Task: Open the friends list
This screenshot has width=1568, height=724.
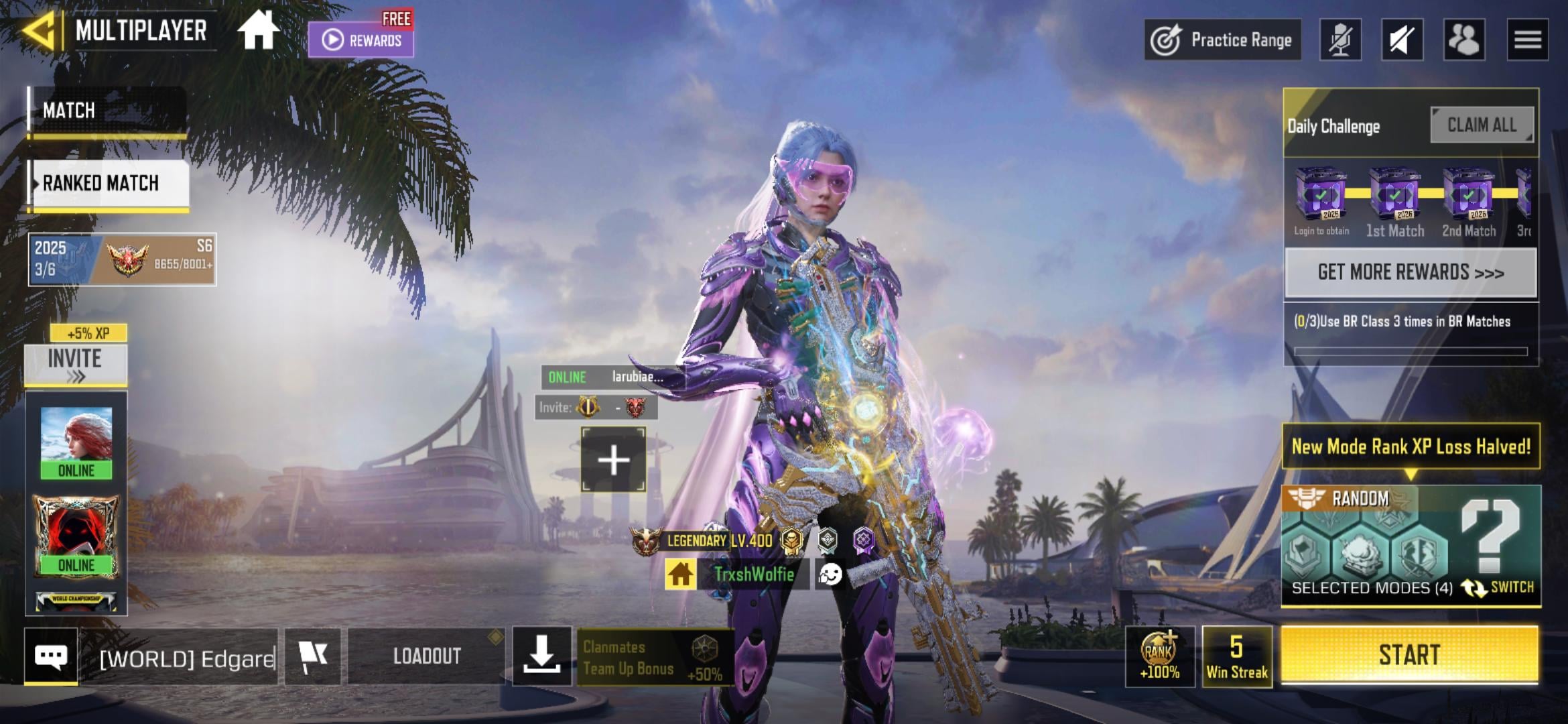Action: tap(1464, 40)
